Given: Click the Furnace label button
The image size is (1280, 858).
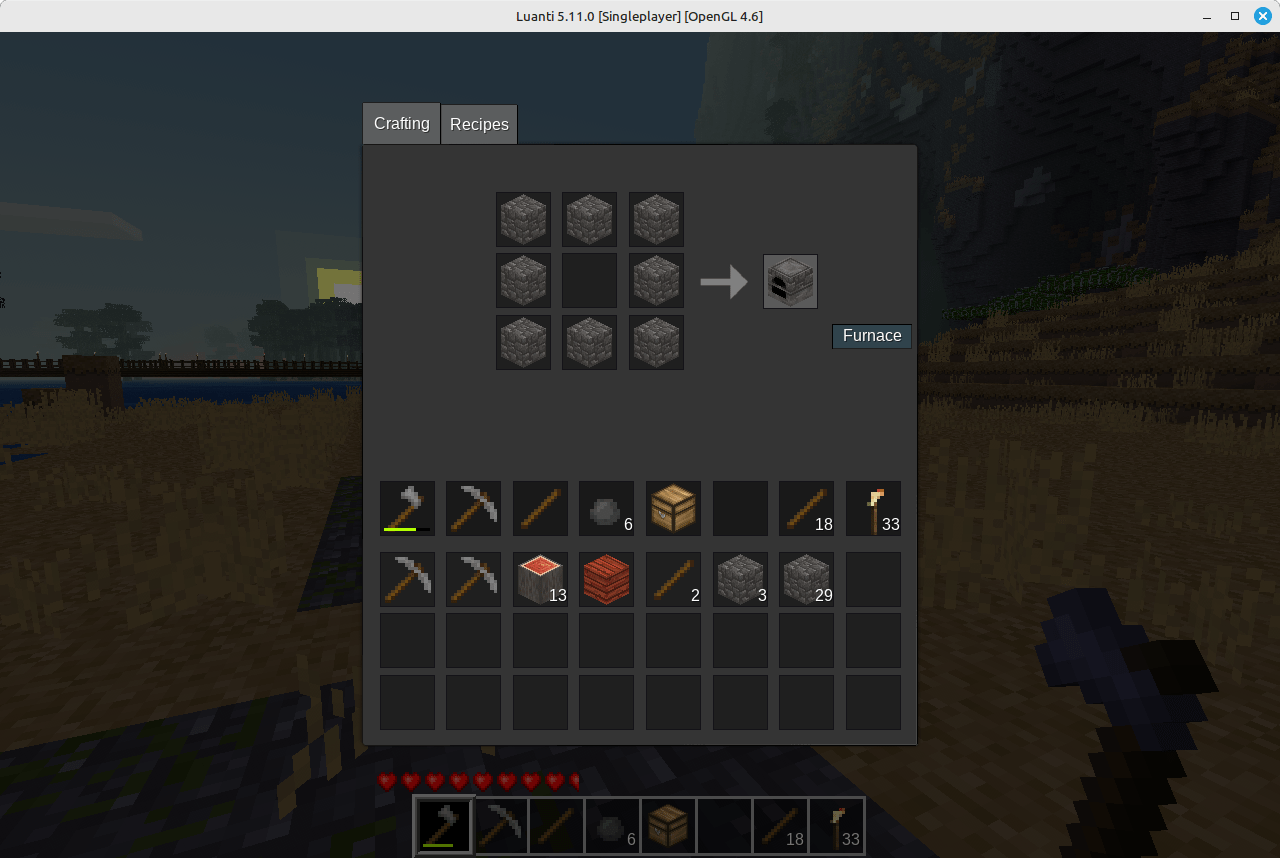Looking at the screenshot, I should click(871, 336).
